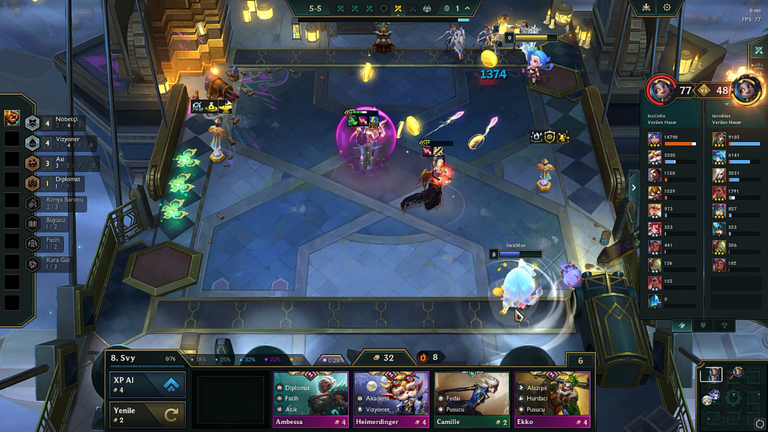The height and width of the screenshot is (432, 768).
Task: Buy XP with the XP Al button
Action: 146,384
